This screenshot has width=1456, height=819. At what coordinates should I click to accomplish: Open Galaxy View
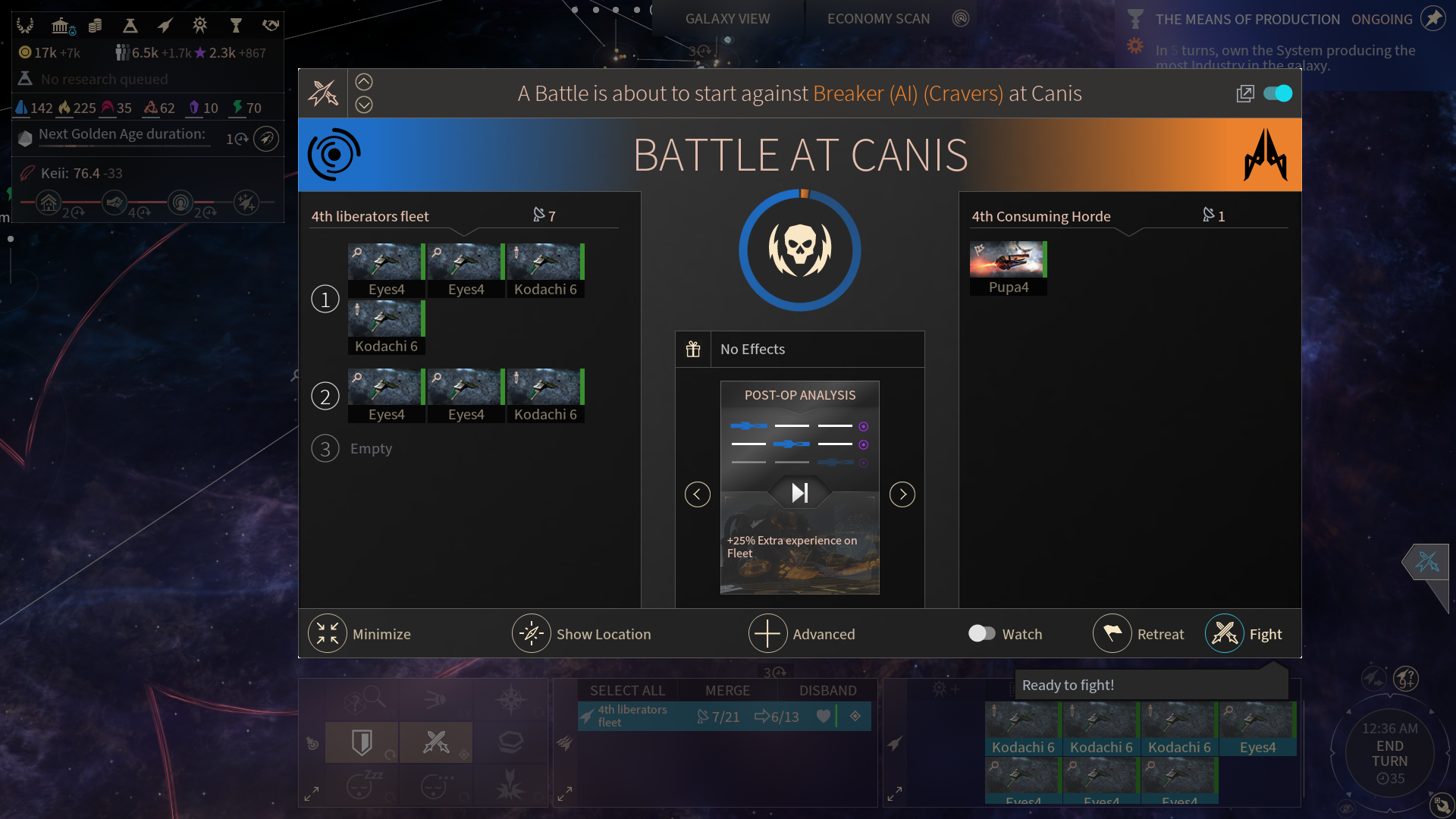tap(727, 19)
